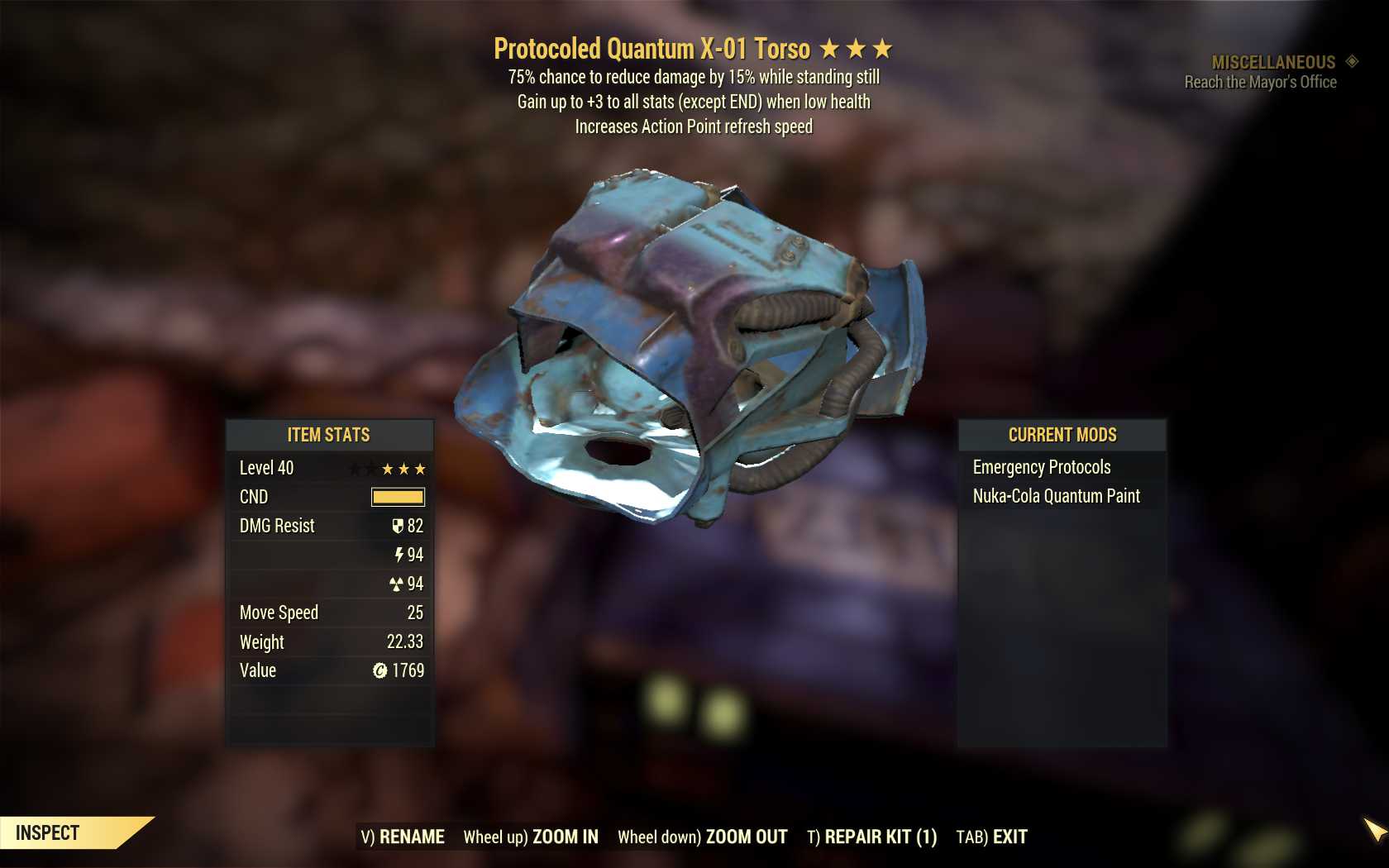Click the Zoom In control
The image size is (1389, 868).
coord(531,837)
